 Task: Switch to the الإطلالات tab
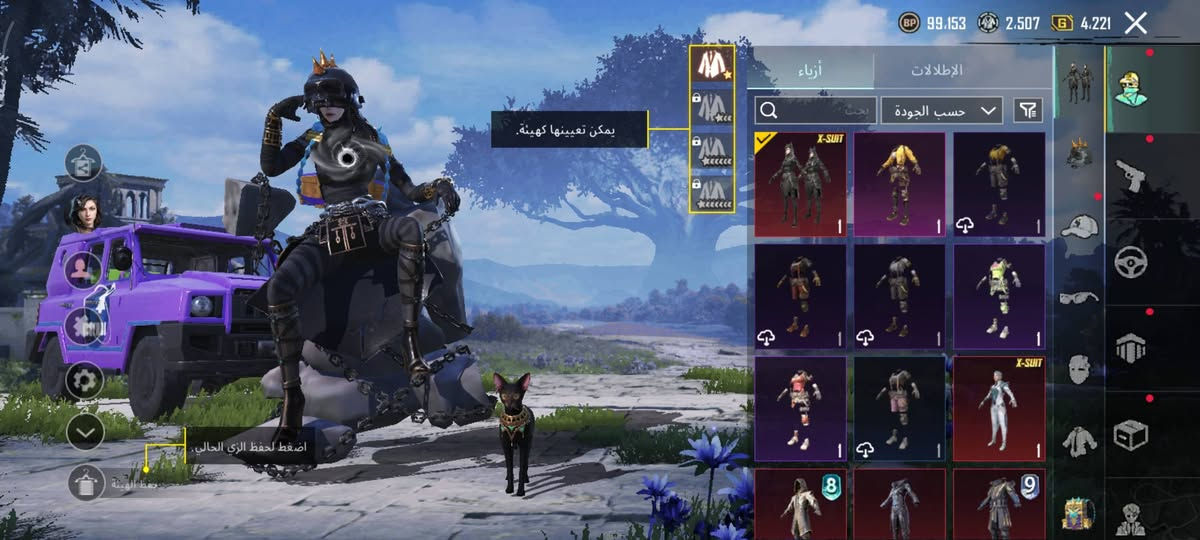[x=936, y=71]
